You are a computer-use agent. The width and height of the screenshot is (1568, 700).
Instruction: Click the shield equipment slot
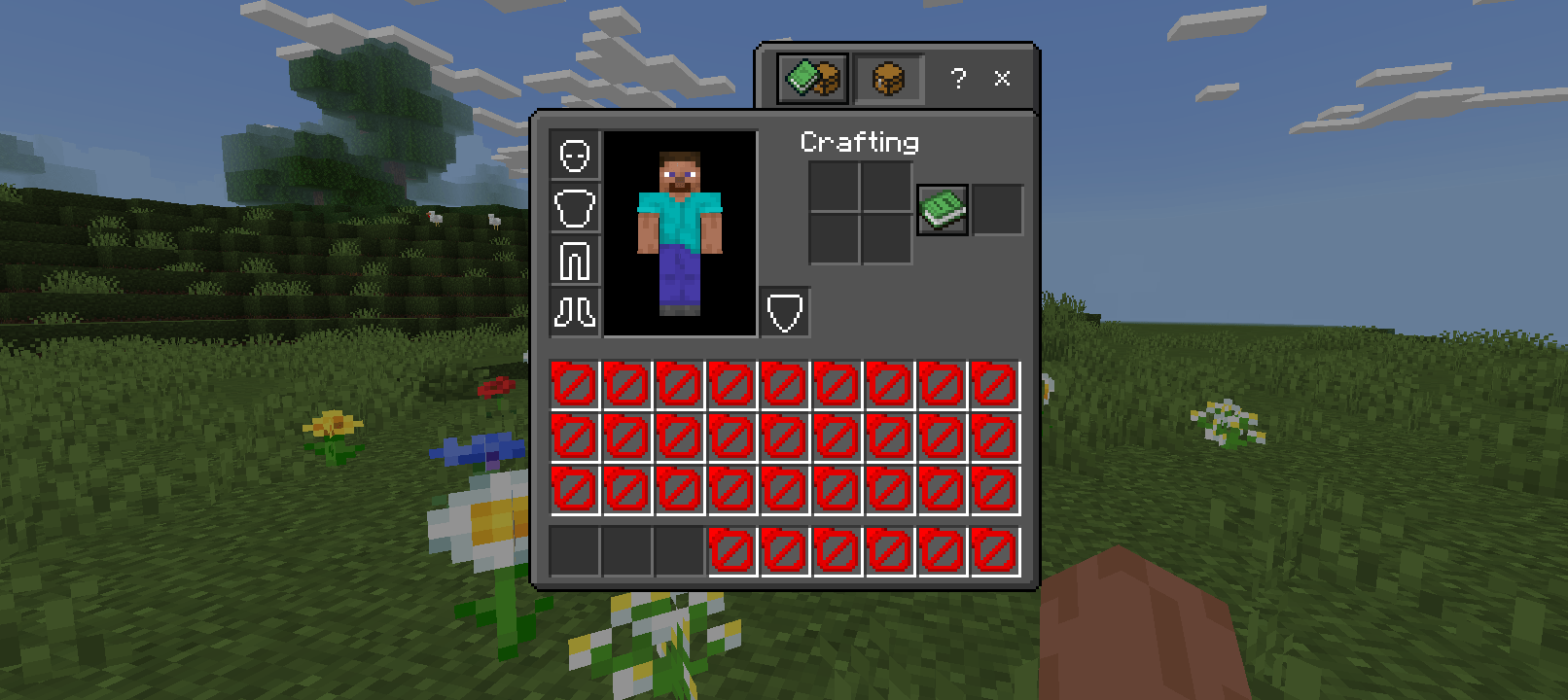click(x=784, y=311)
